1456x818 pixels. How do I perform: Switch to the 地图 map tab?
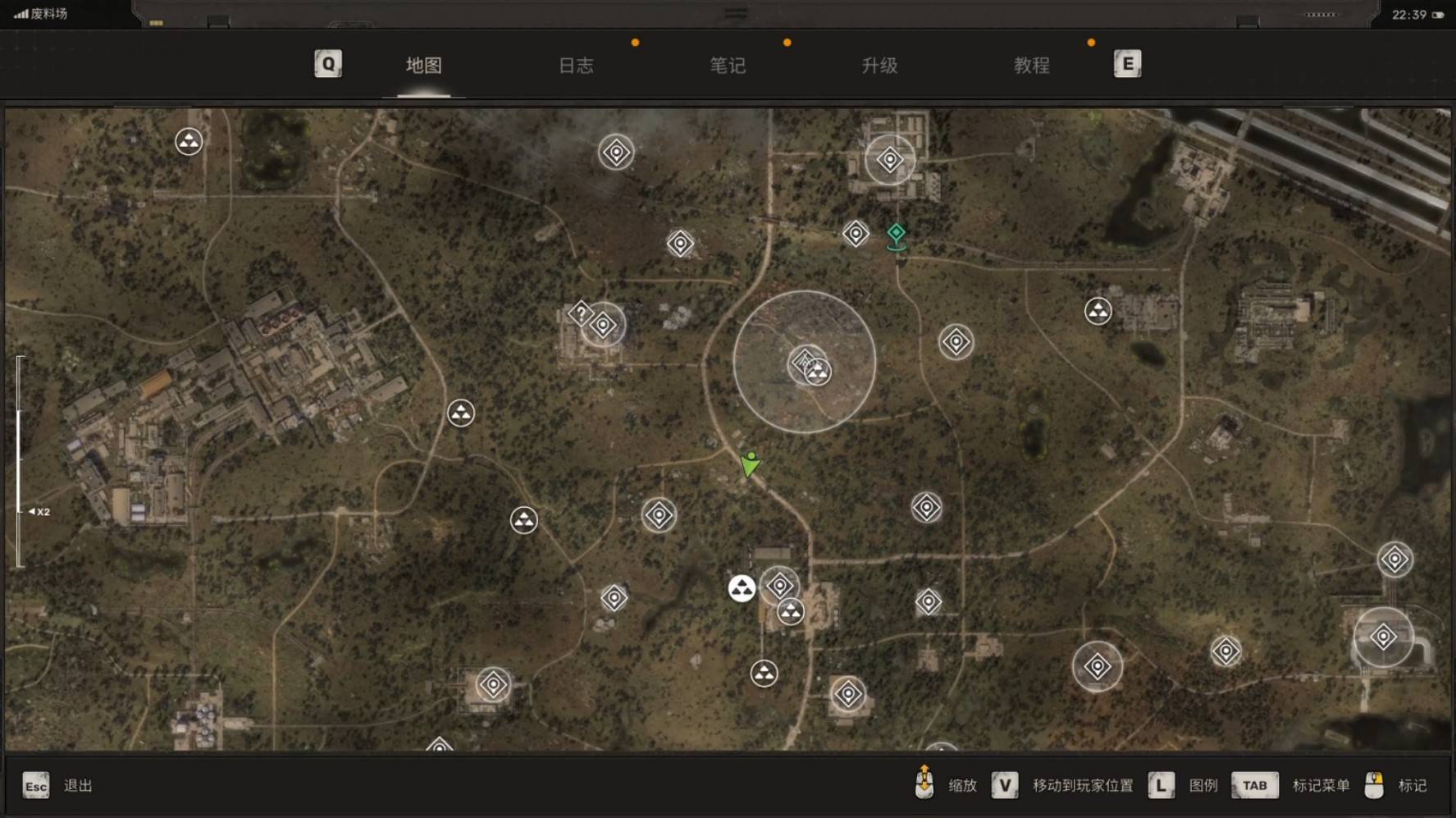(x=423, y=66)
